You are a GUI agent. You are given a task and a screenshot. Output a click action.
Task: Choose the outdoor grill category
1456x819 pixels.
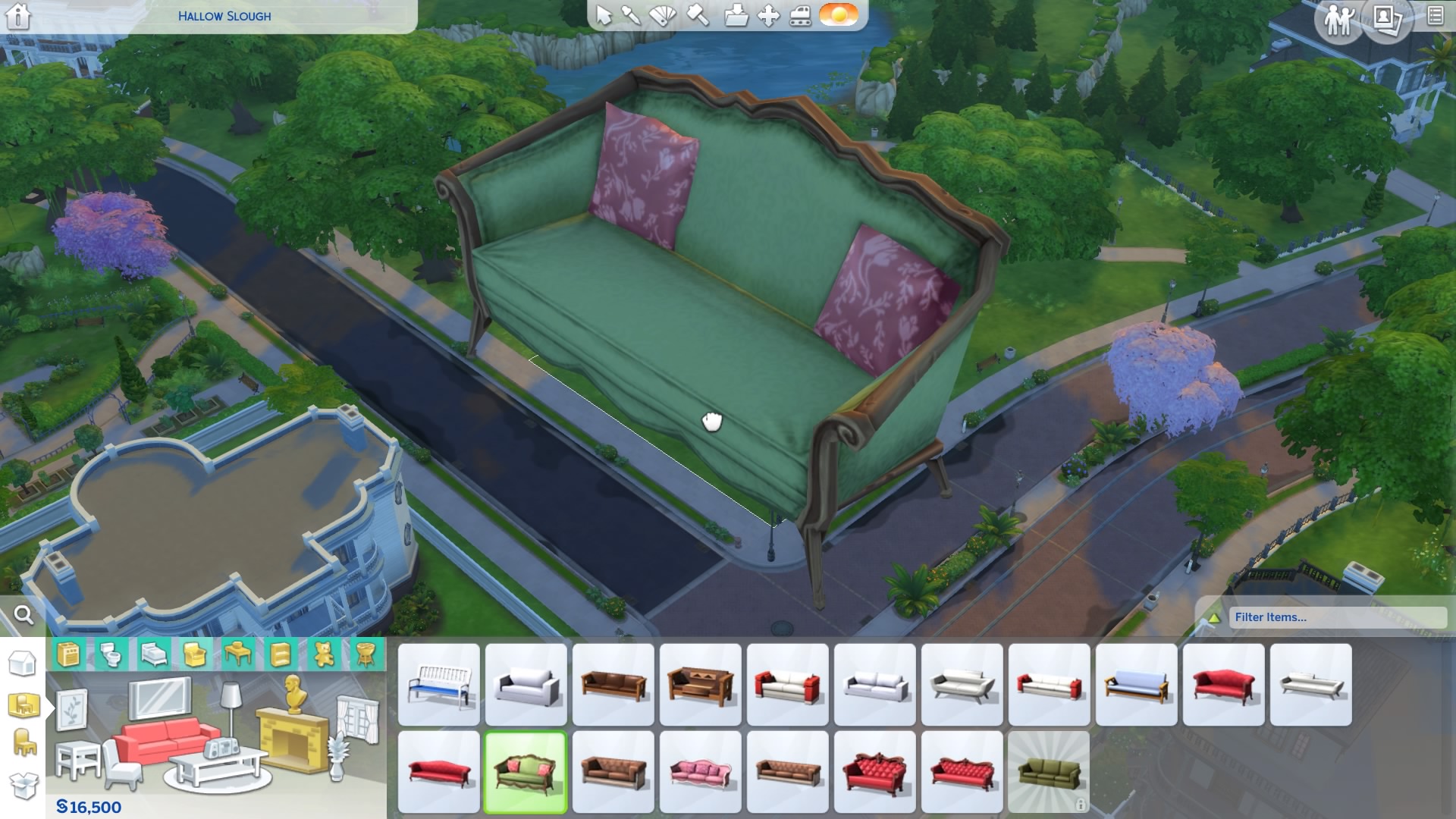(366, 654)
